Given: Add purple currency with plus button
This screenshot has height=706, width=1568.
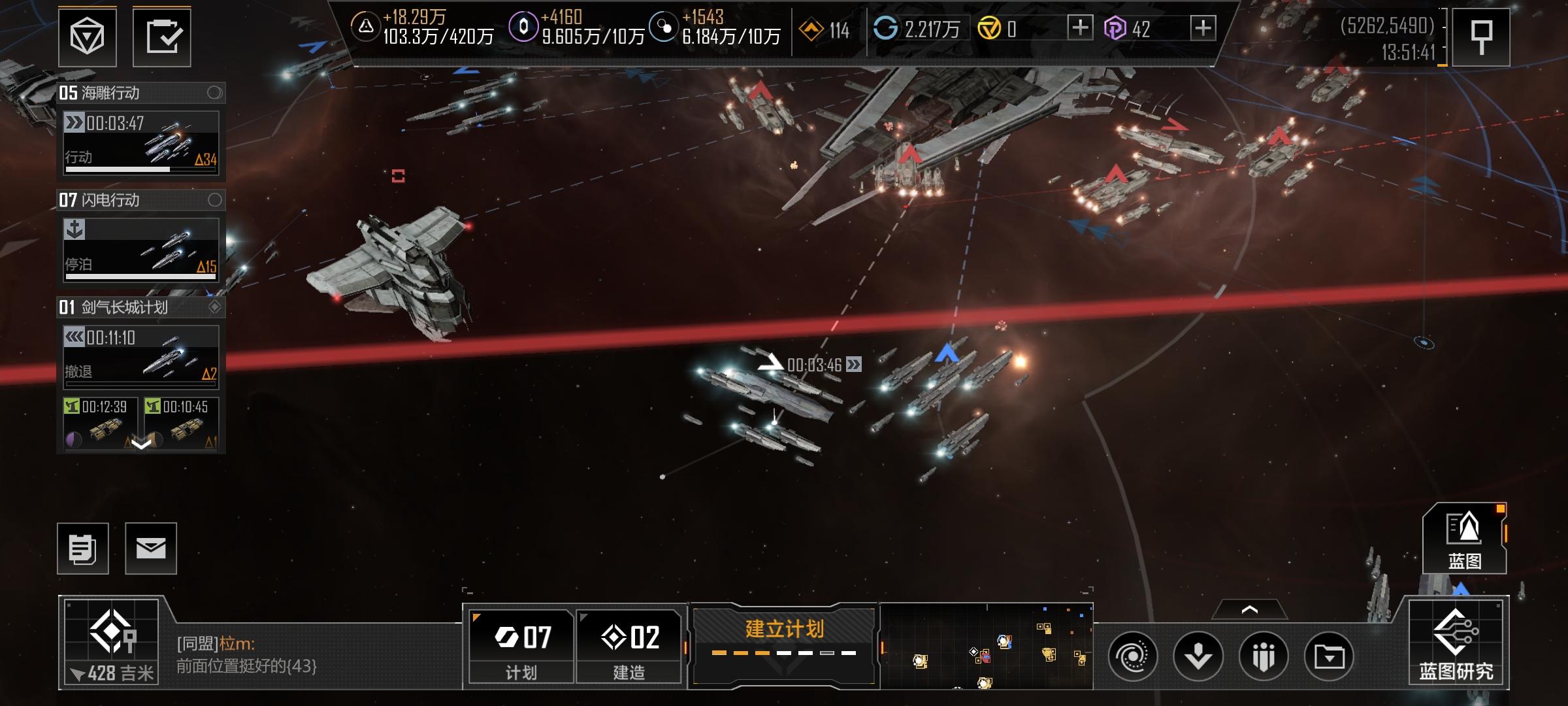Looking at the screenshot, I should pos(1203,28).
